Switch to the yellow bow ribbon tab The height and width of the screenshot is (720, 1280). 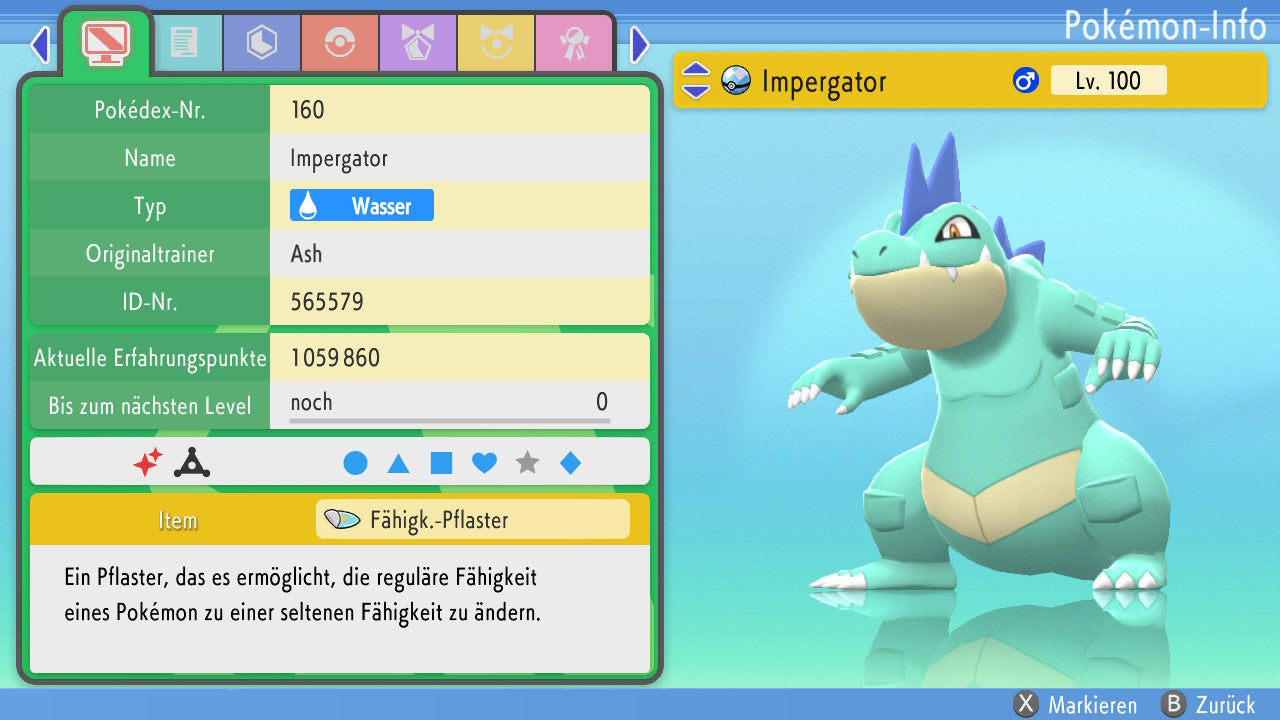point(495,43)
